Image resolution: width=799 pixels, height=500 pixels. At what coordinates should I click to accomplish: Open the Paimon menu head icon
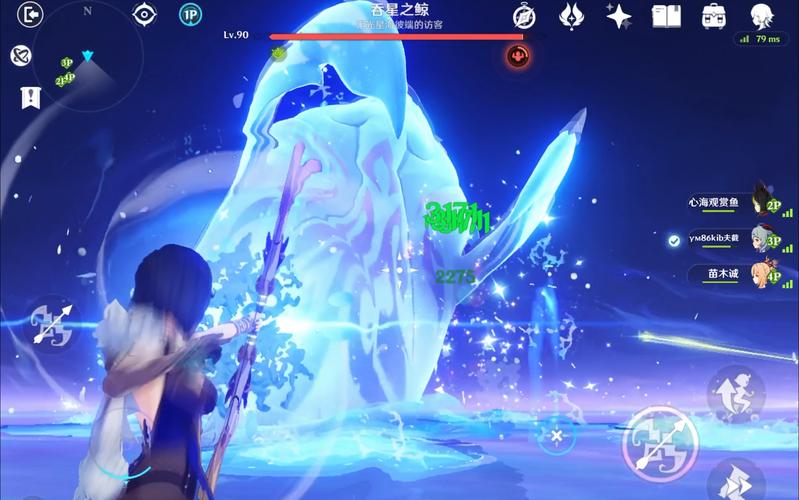[x=762, y=15]
